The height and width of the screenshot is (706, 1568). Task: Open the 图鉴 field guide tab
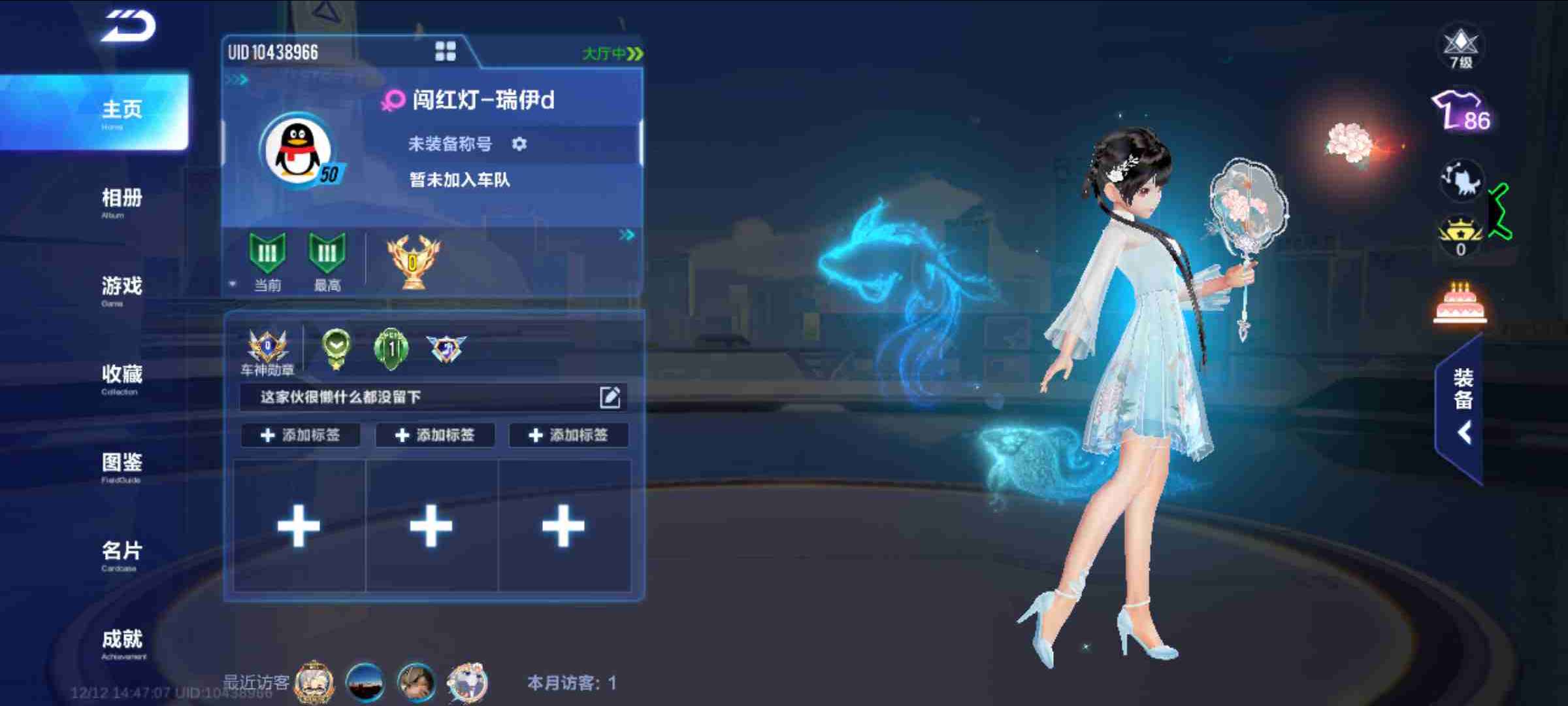(x=122, y=465)
